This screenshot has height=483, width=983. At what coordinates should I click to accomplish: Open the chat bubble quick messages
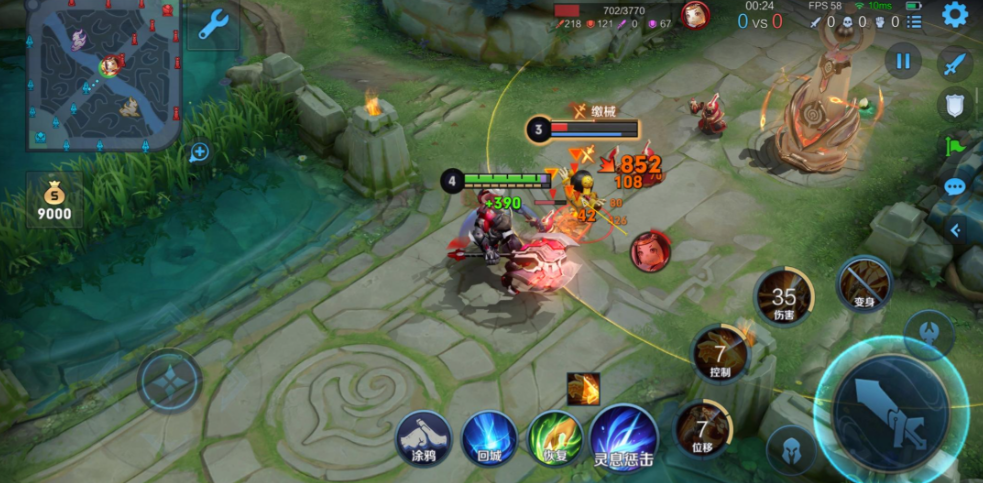[x=955, y=187]
